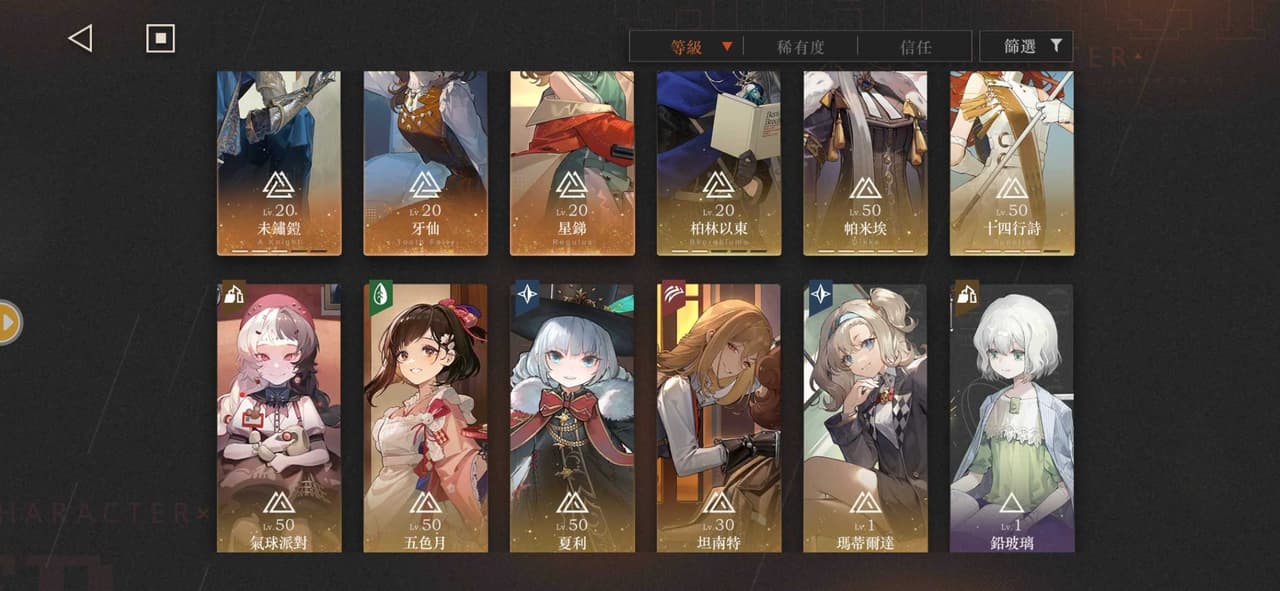Select the 牙仙 character card
Screen dimensions: 1280x591
click(x=426, y=163)
